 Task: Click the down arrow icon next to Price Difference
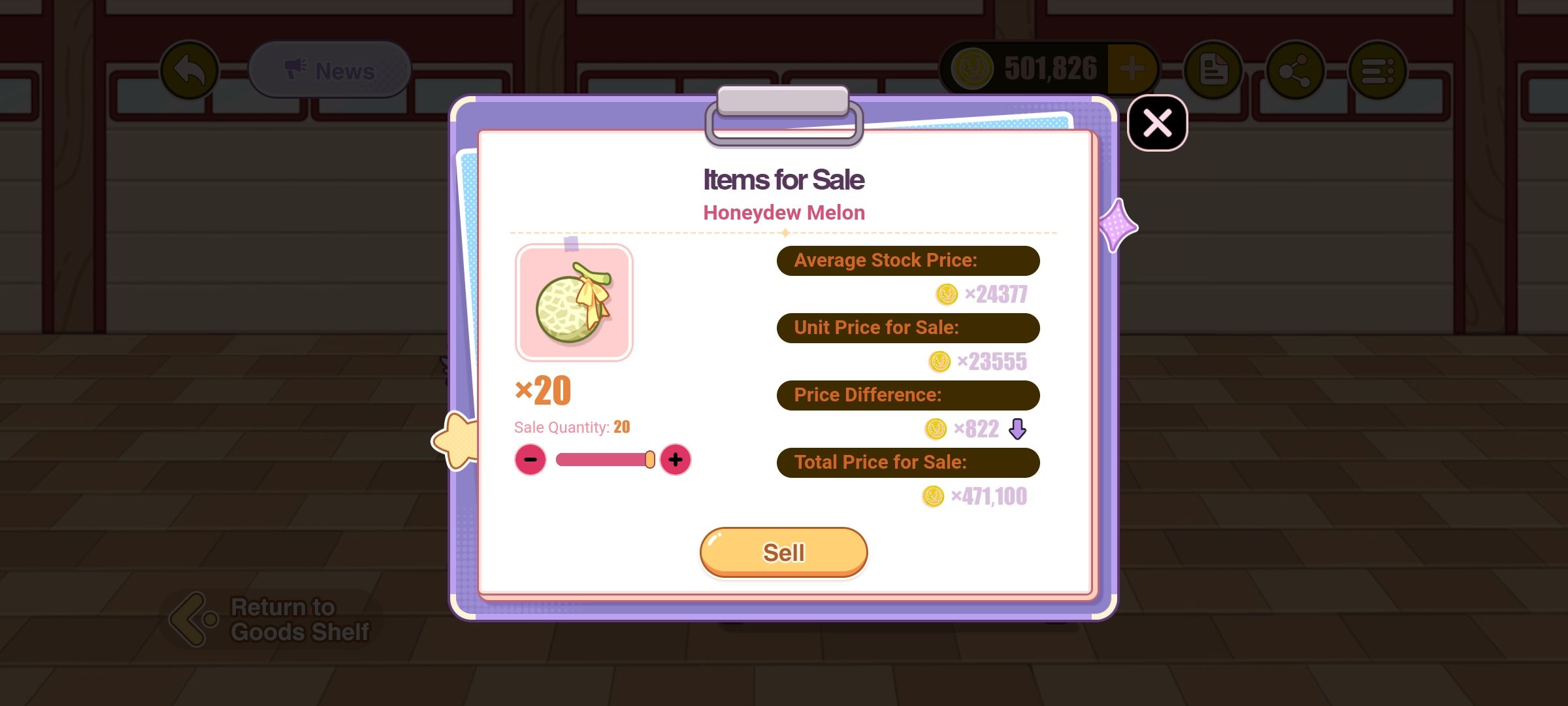1018,429
